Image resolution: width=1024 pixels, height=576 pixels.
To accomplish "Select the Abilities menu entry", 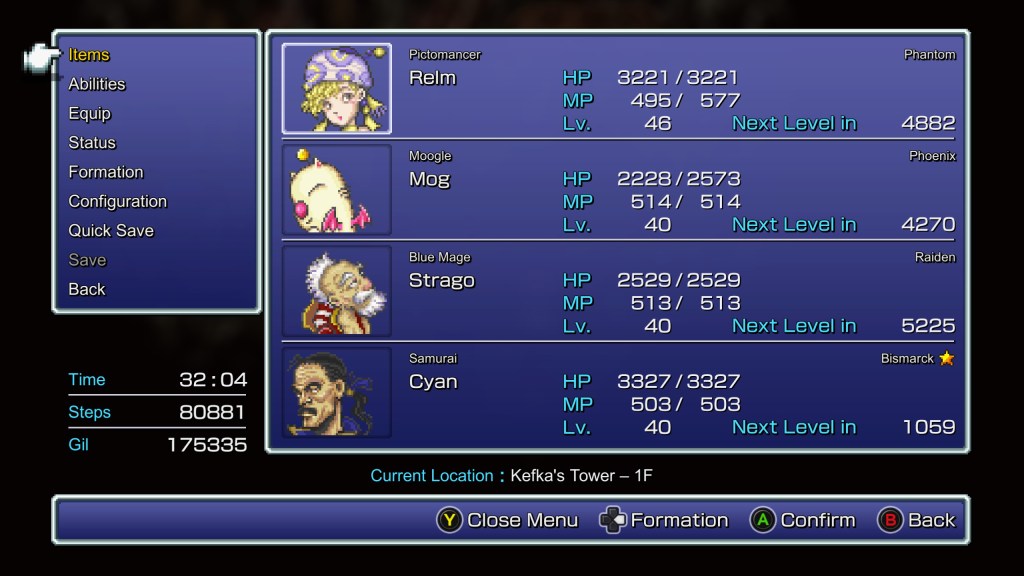I will 97,84.
